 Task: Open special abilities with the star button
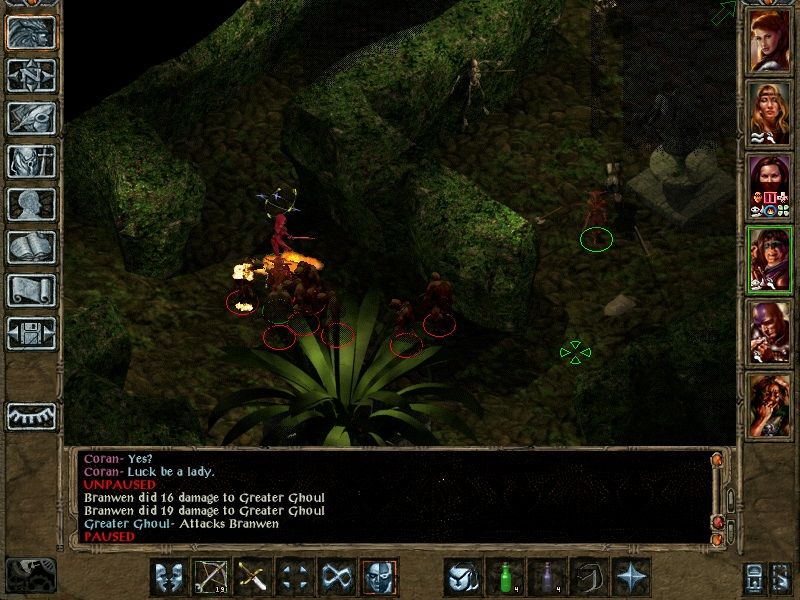pyautogui.click(x=632, y=578)
